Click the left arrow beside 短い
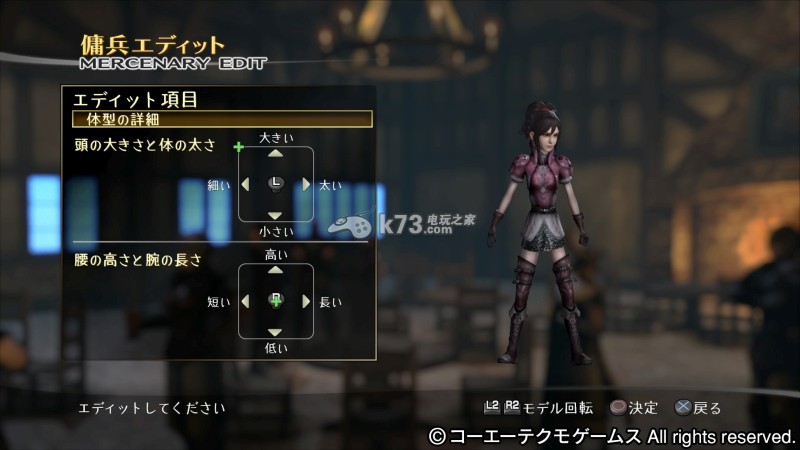Image resolution: width=800 pixels, height=450 pixels. tap(245, 301)
